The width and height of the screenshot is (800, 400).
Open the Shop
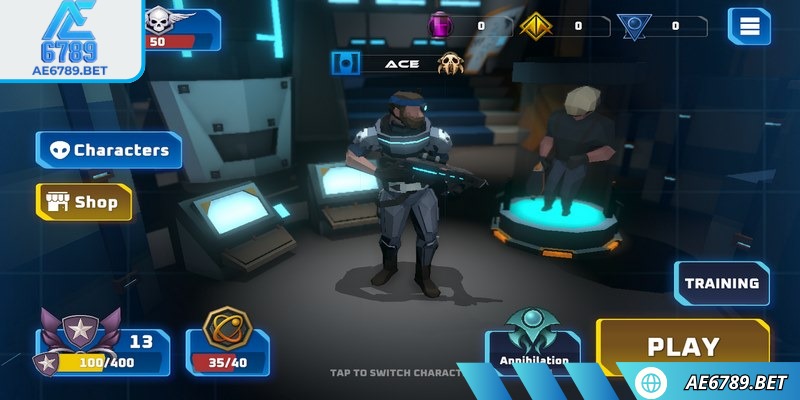click(x=84, y=202)
